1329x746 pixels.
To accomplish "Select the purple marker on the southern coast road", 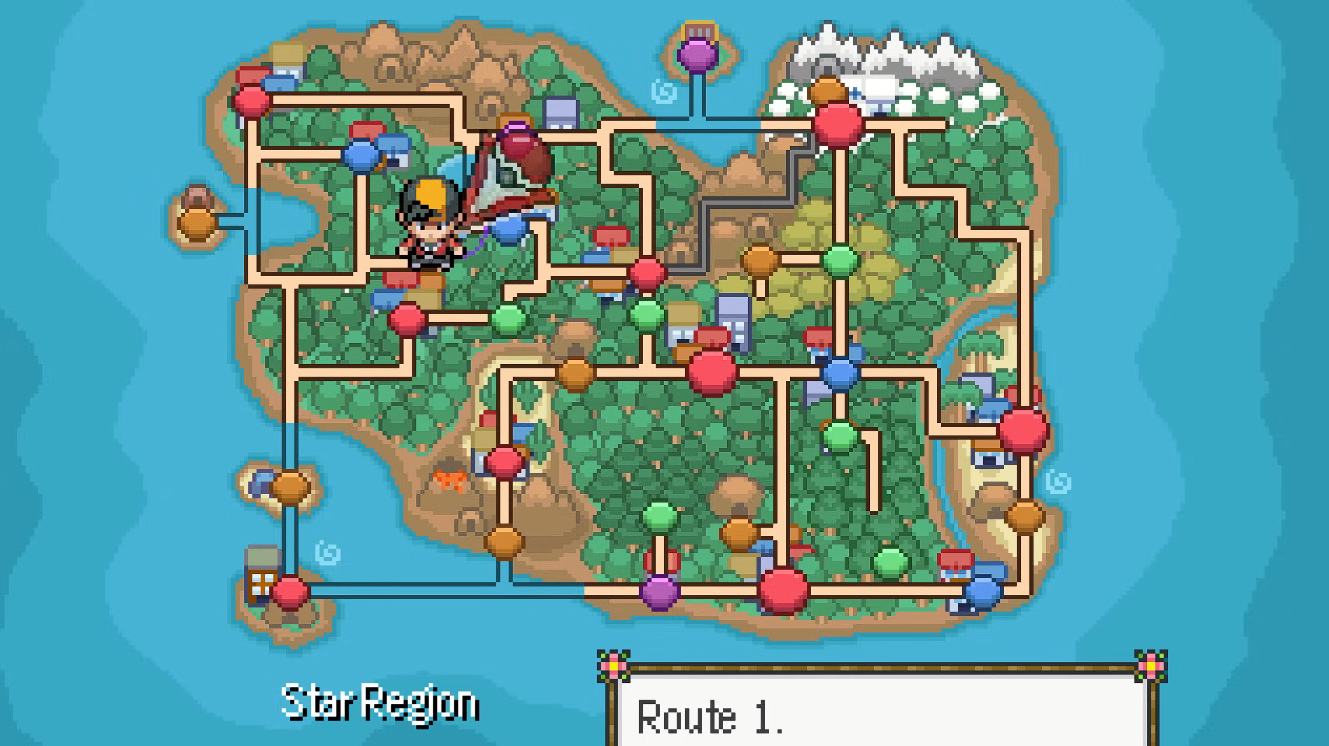I will 659,591.
